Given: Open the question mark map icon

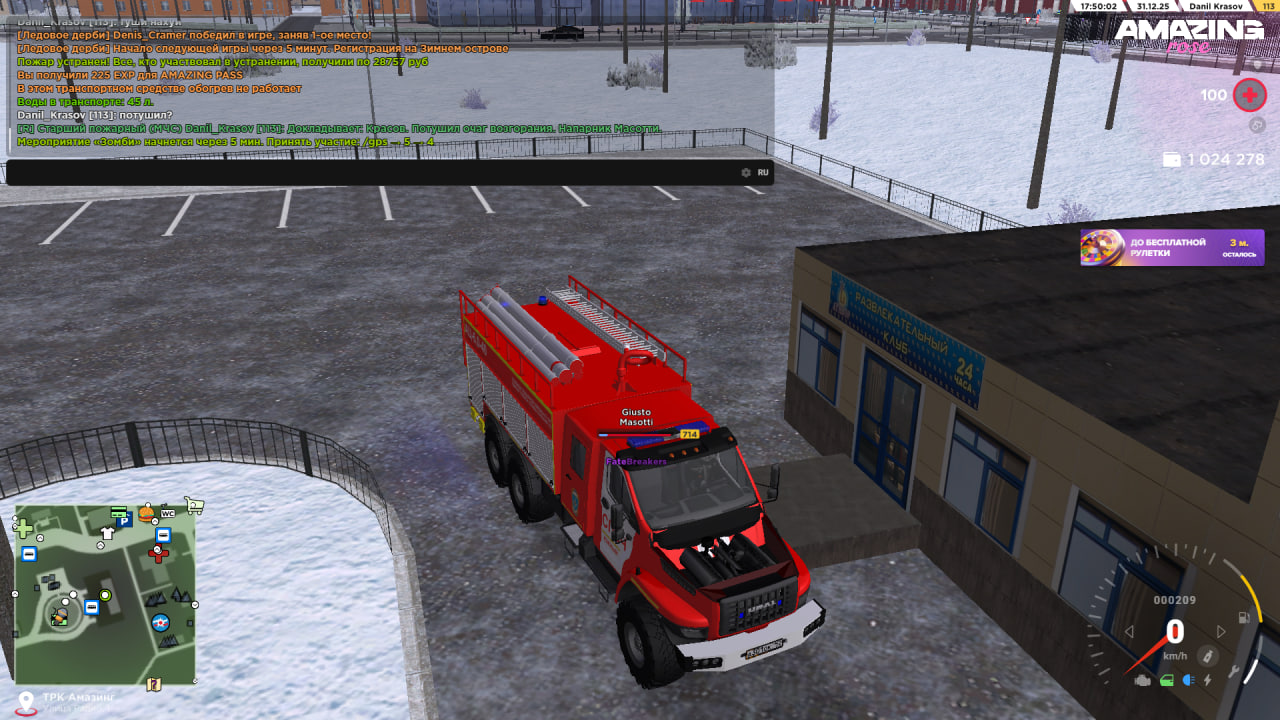Looking at the screenshot, I should (x=153, y=685).
